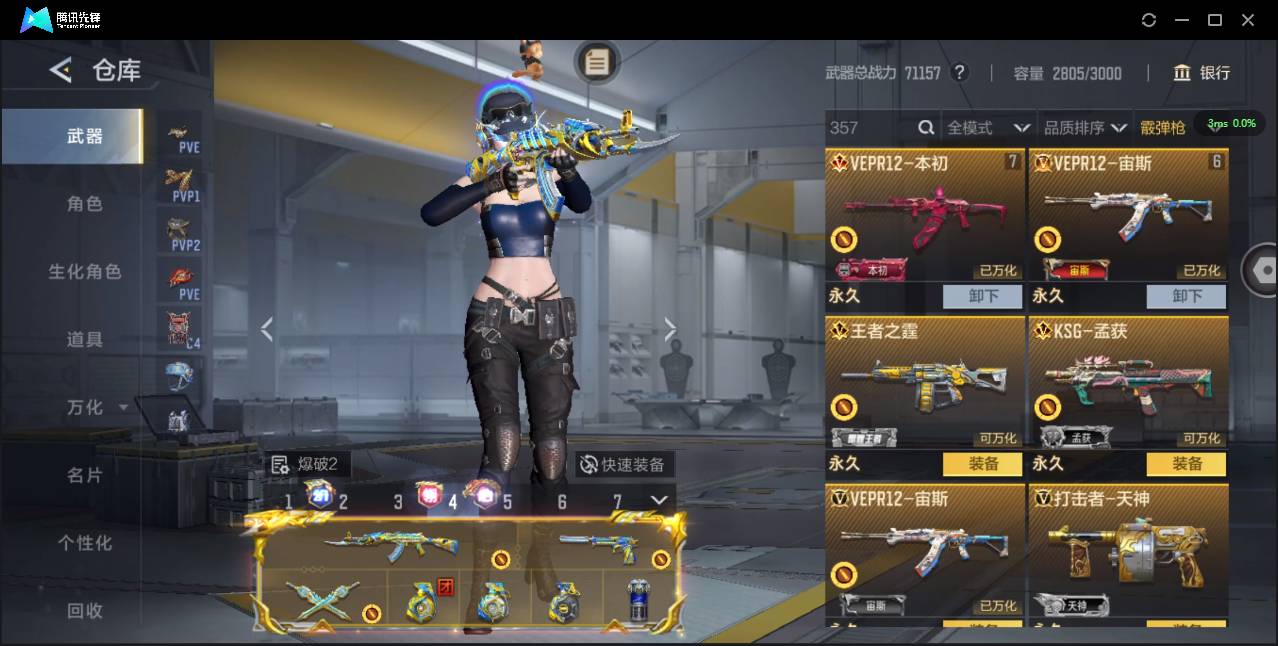1278x646 pixels.
Task: Open the 回收 recycle tab
Action: point(85,610)
